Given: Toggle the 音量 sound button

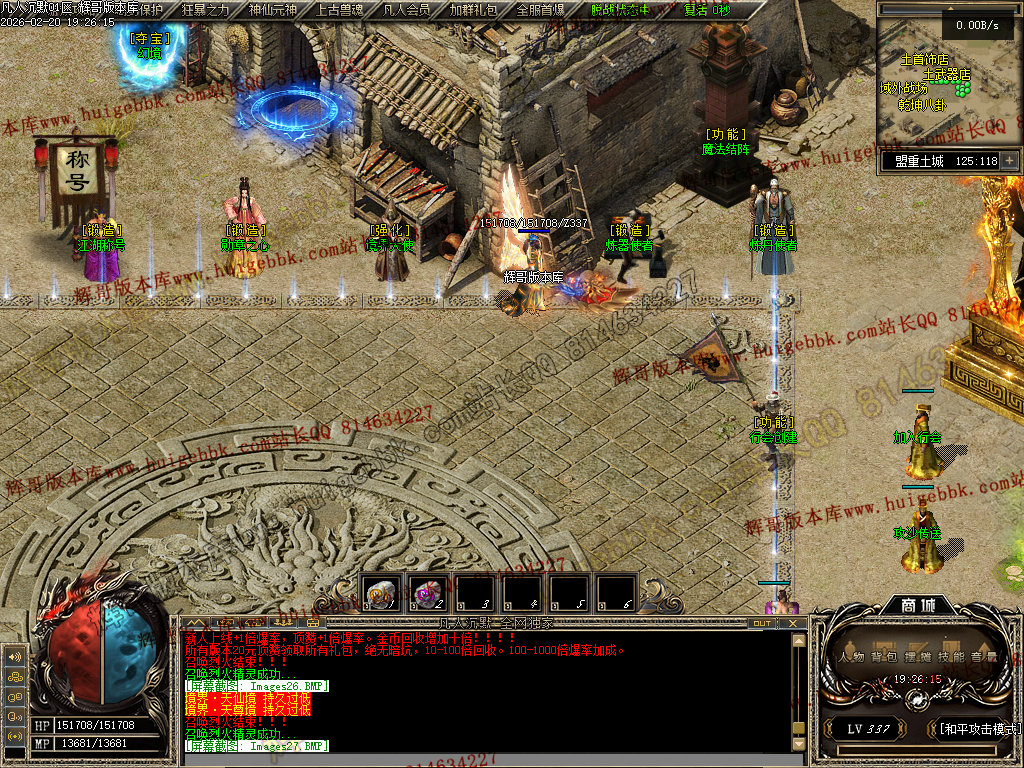Looking at the screenshot, I should 983,656.
